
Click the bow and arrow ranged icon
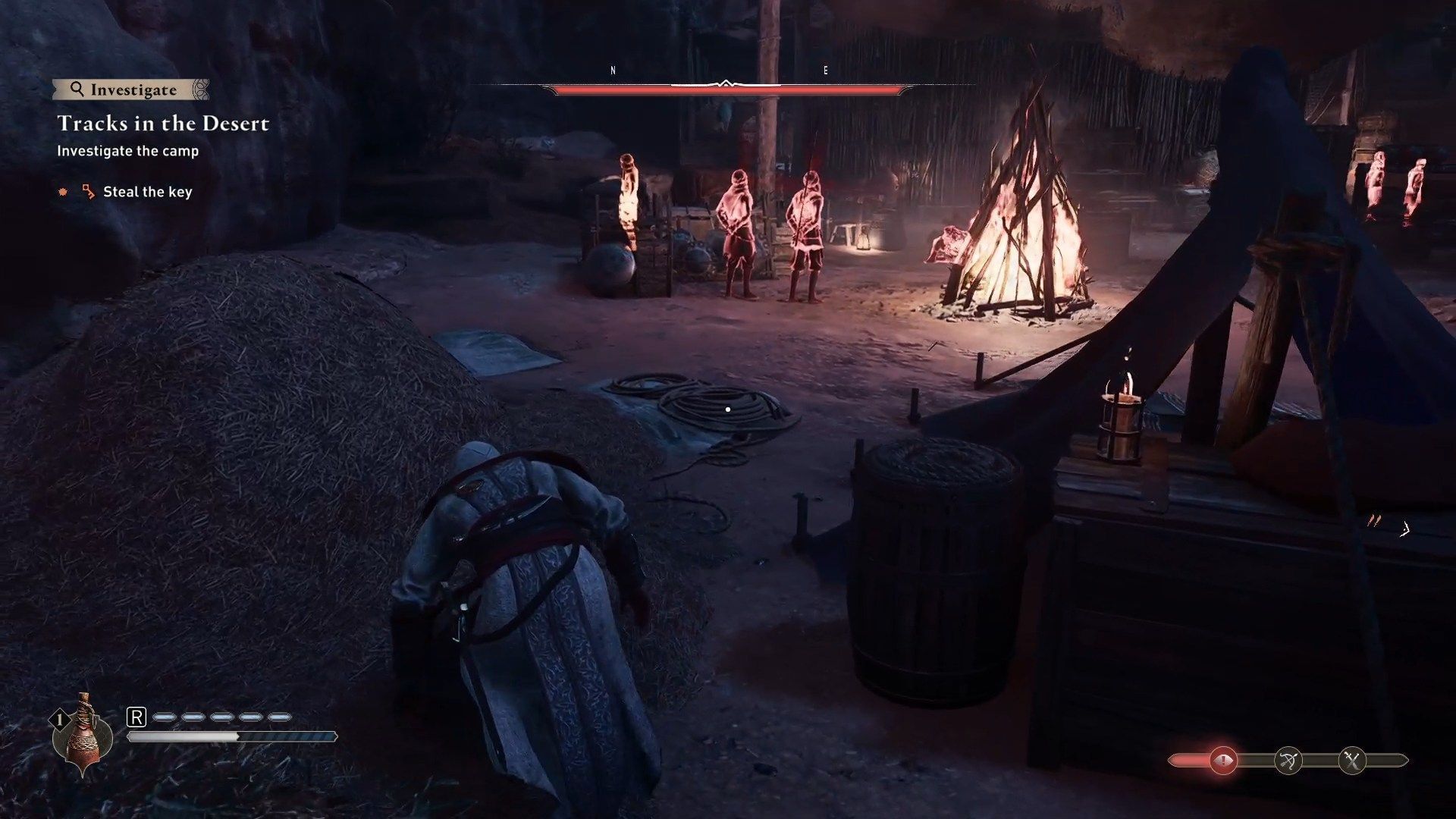[x=1288, y=760]
